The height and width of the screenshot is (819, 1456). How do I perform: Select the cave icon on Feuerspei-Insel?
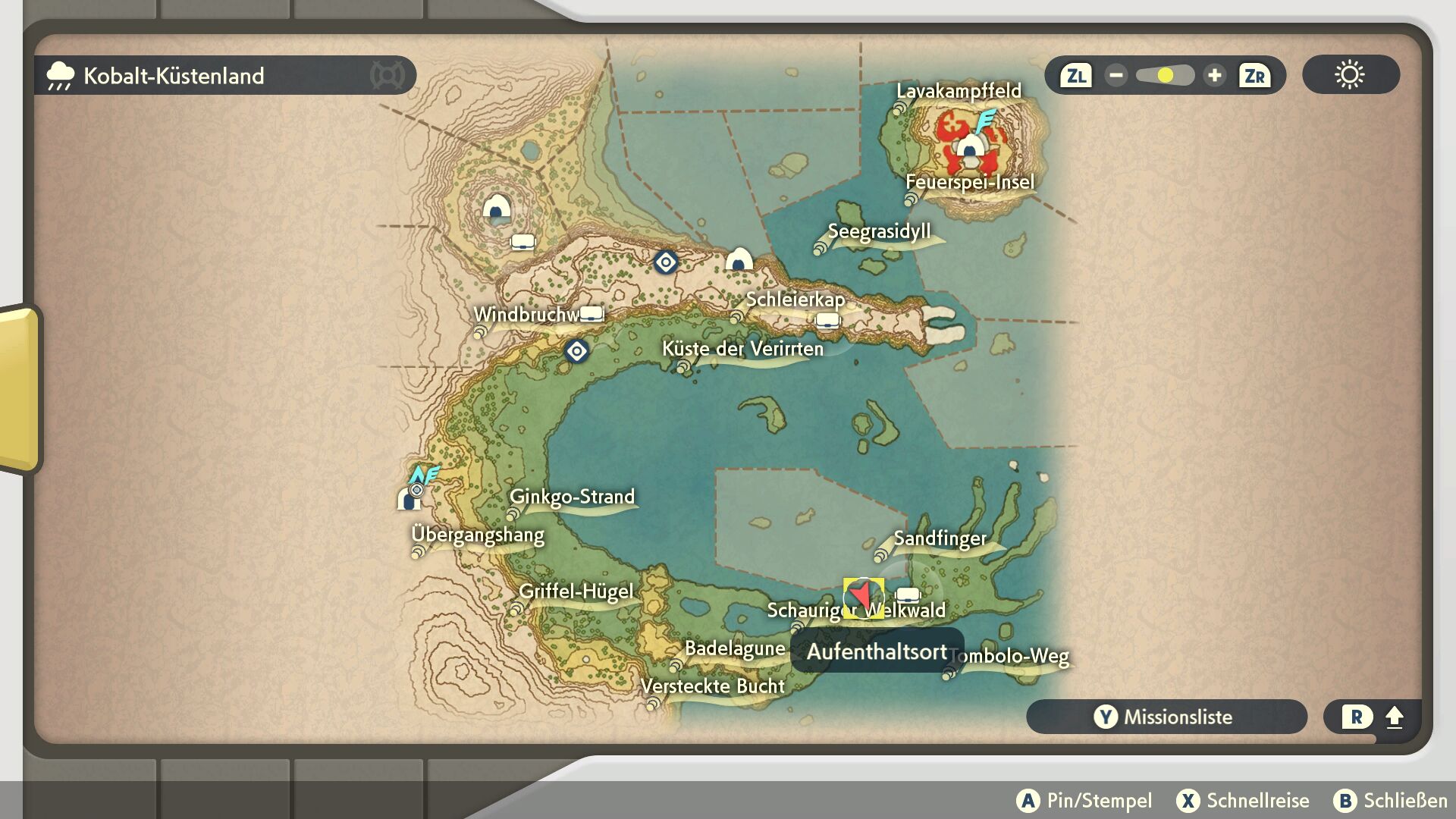[969, 145]
